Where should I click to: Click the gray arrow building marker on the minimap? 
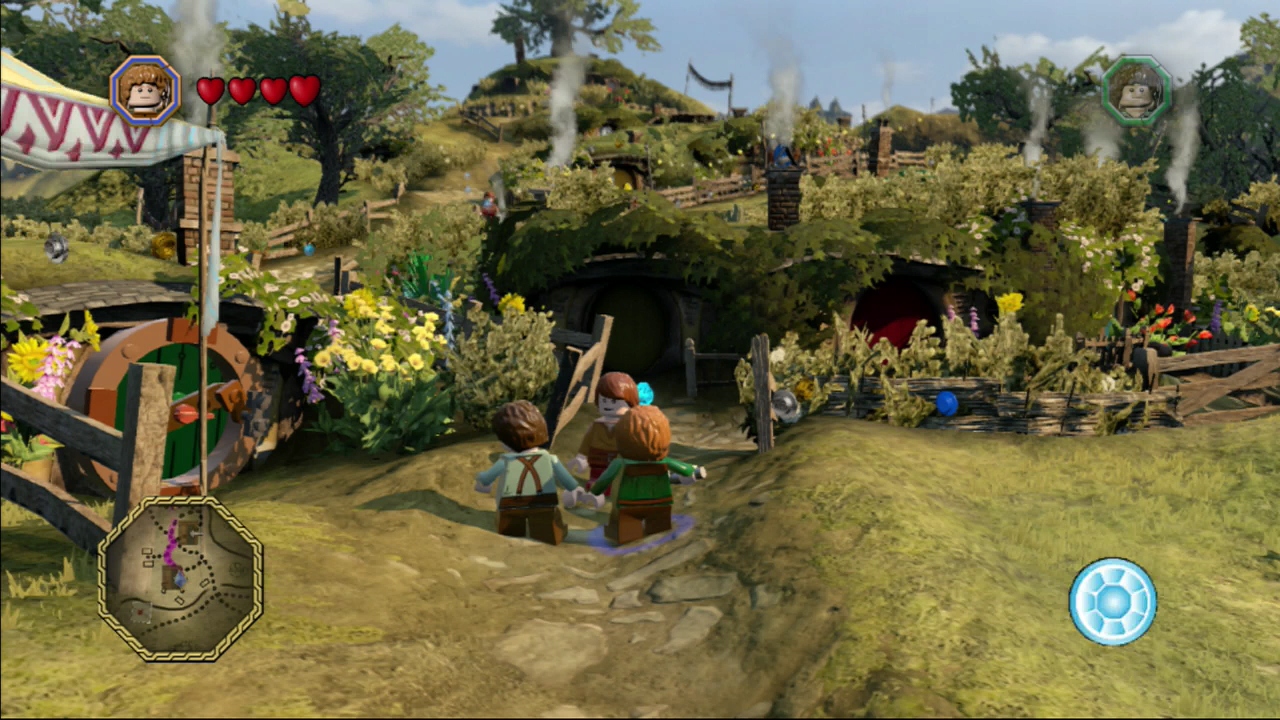coord(194,534)
